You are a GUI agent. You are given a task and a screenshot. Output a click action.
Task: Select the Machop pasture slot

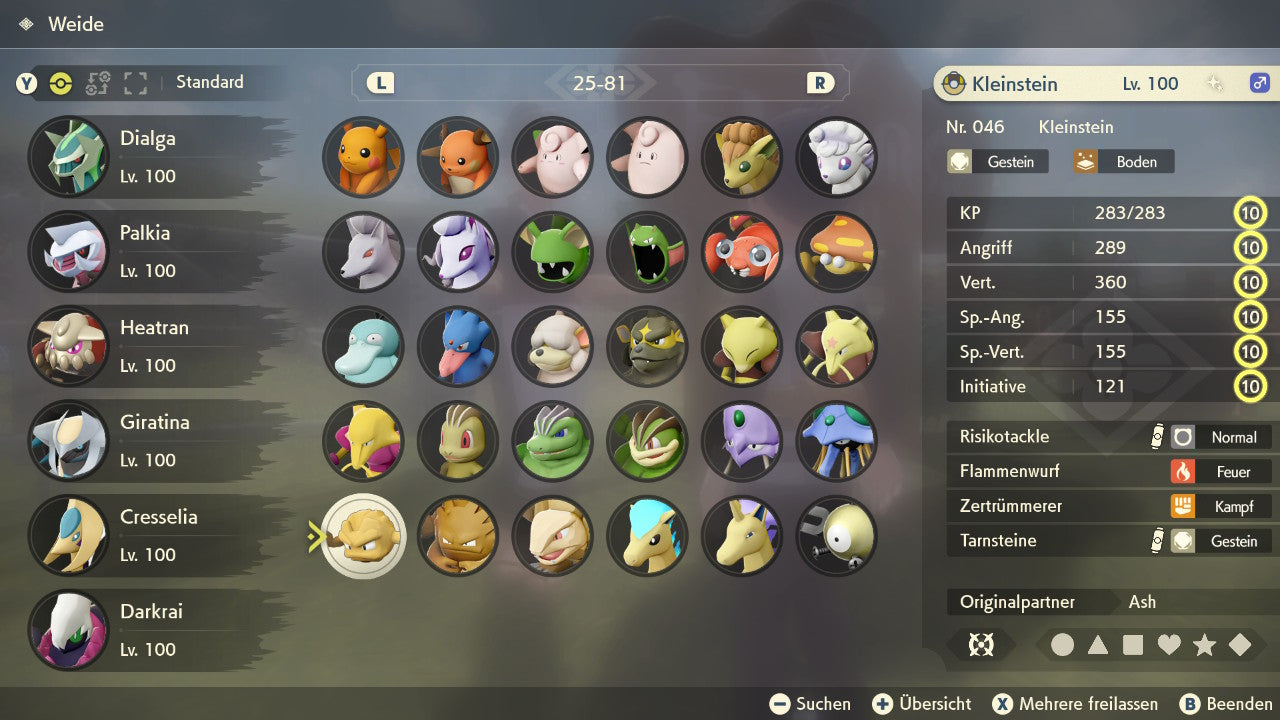click(x=458, y=441)
